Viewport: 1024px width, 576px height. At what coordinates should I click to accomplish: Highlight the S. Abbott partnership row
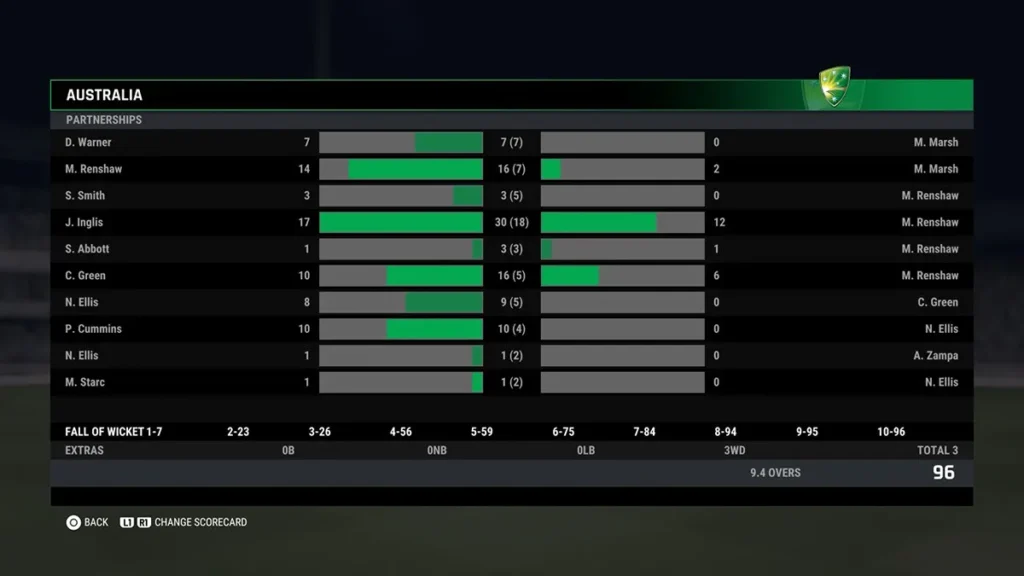tap(511, 249)
